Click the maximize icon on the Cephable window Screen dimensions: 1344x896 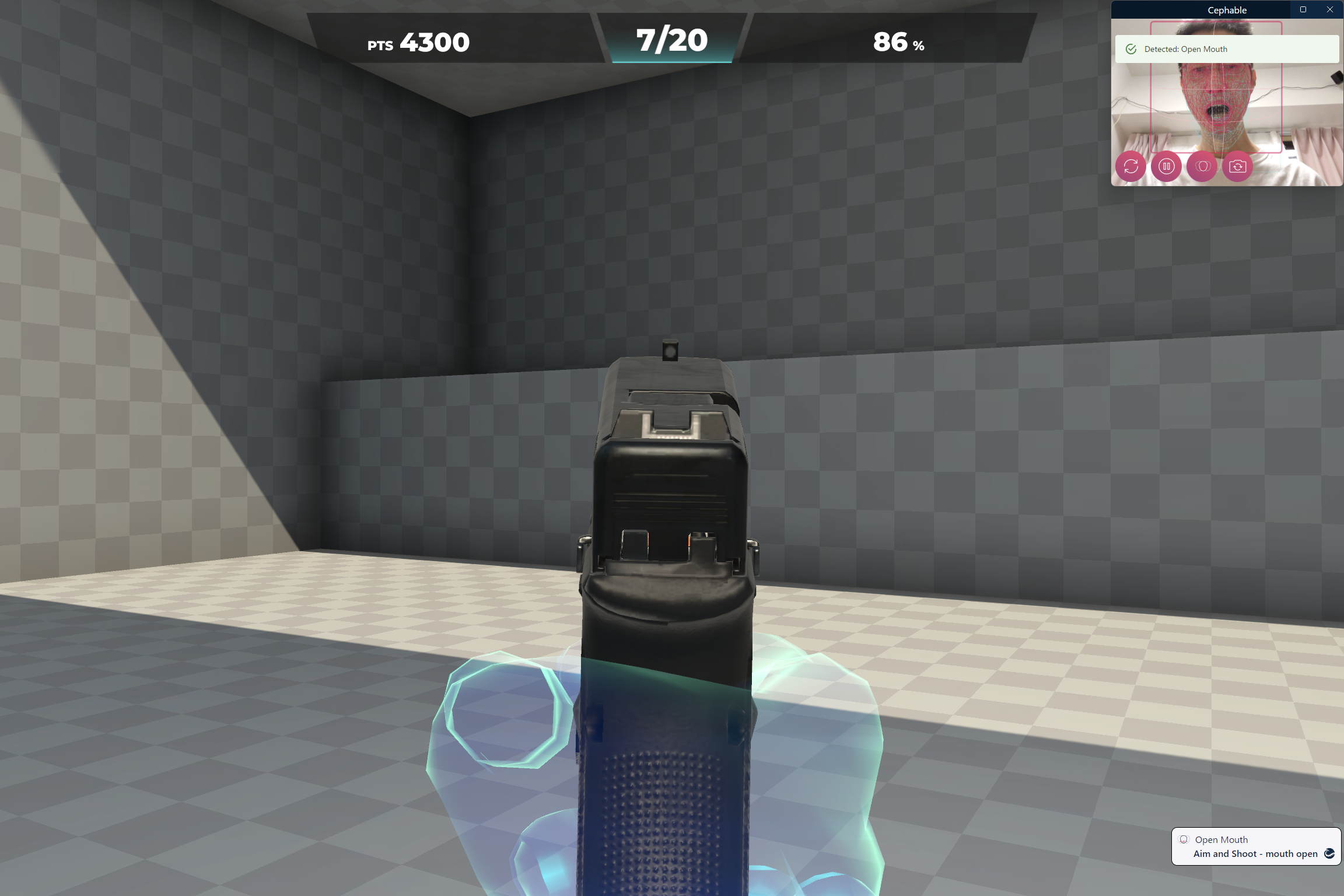coord(1302,9)
